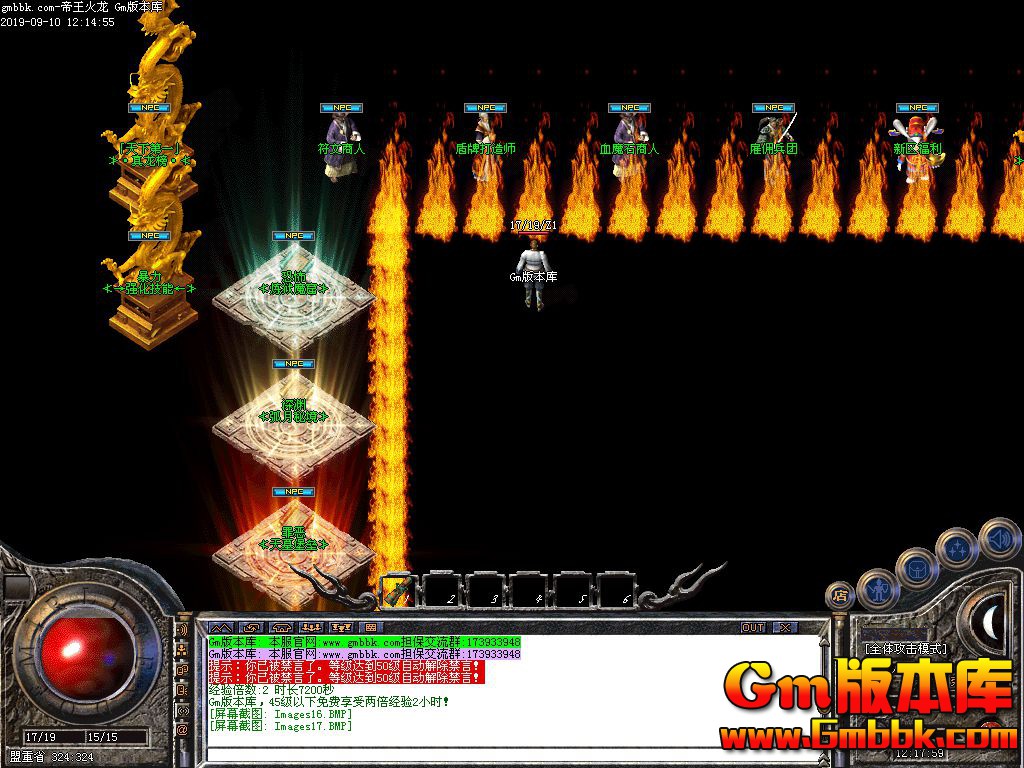Open the bag inventory round button
This screenshot has height=768, width=1024.
(x=918, y=569)
